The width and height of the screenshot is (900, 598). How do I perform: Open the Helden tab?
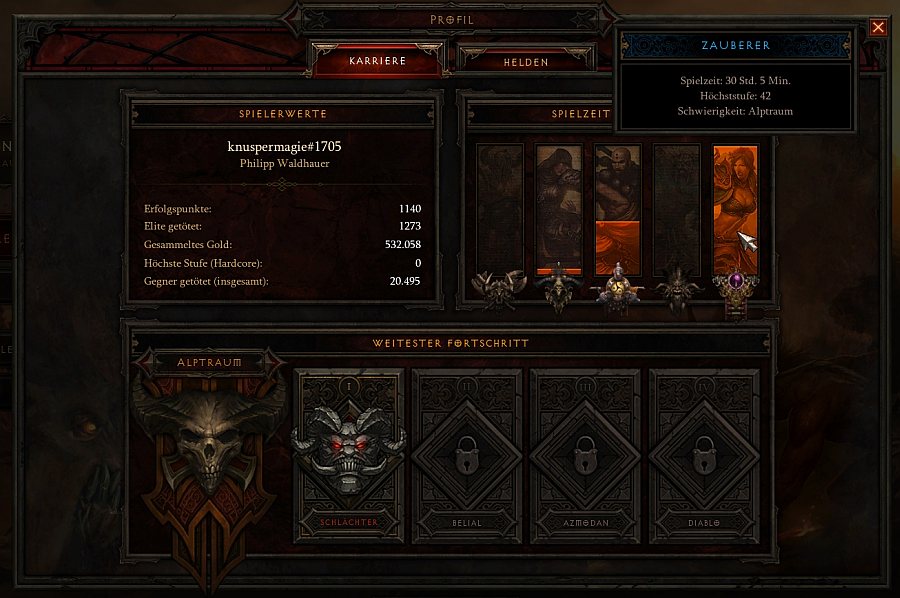click(526, 61)
